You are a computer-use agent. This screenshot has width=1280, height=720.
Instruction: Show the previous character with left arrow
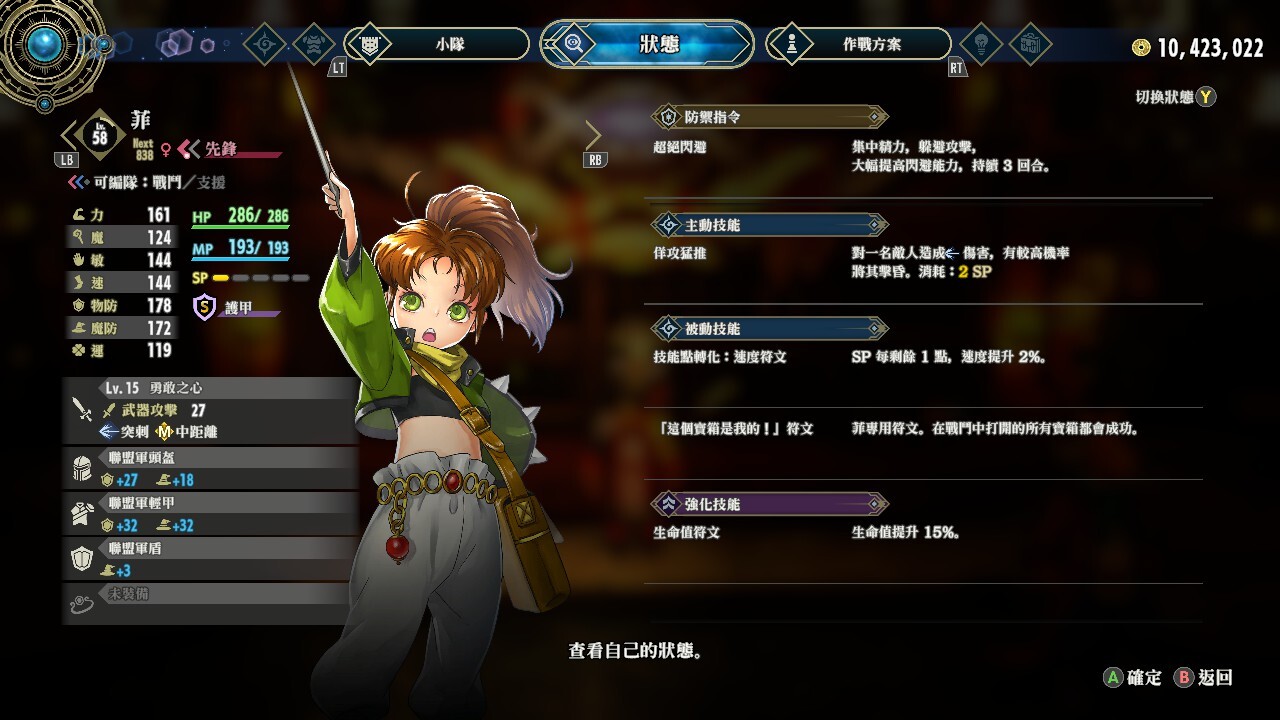(x=68, y=135)
